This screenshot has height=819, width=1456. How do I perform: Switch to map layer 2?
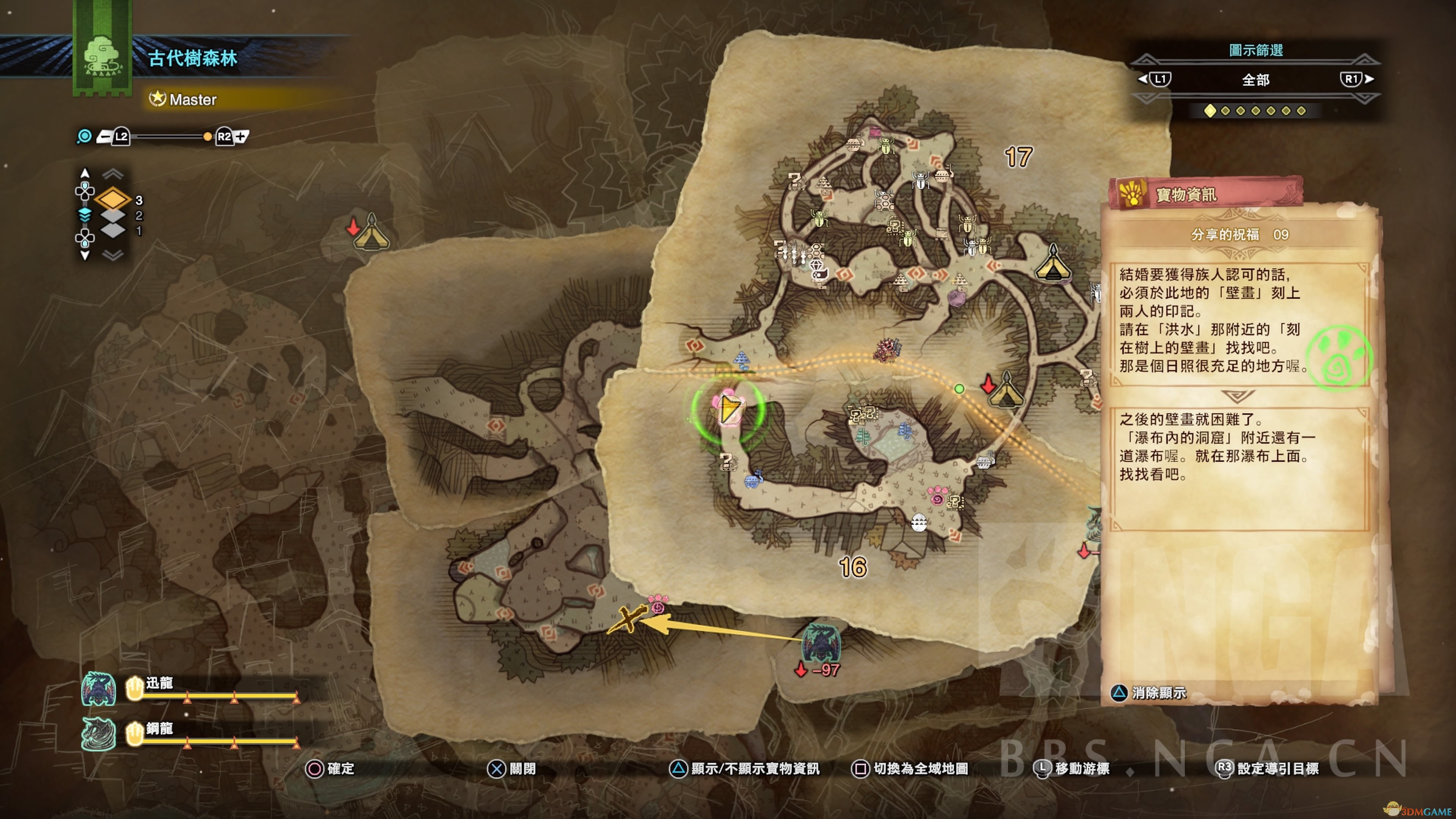tap(113, 215)
